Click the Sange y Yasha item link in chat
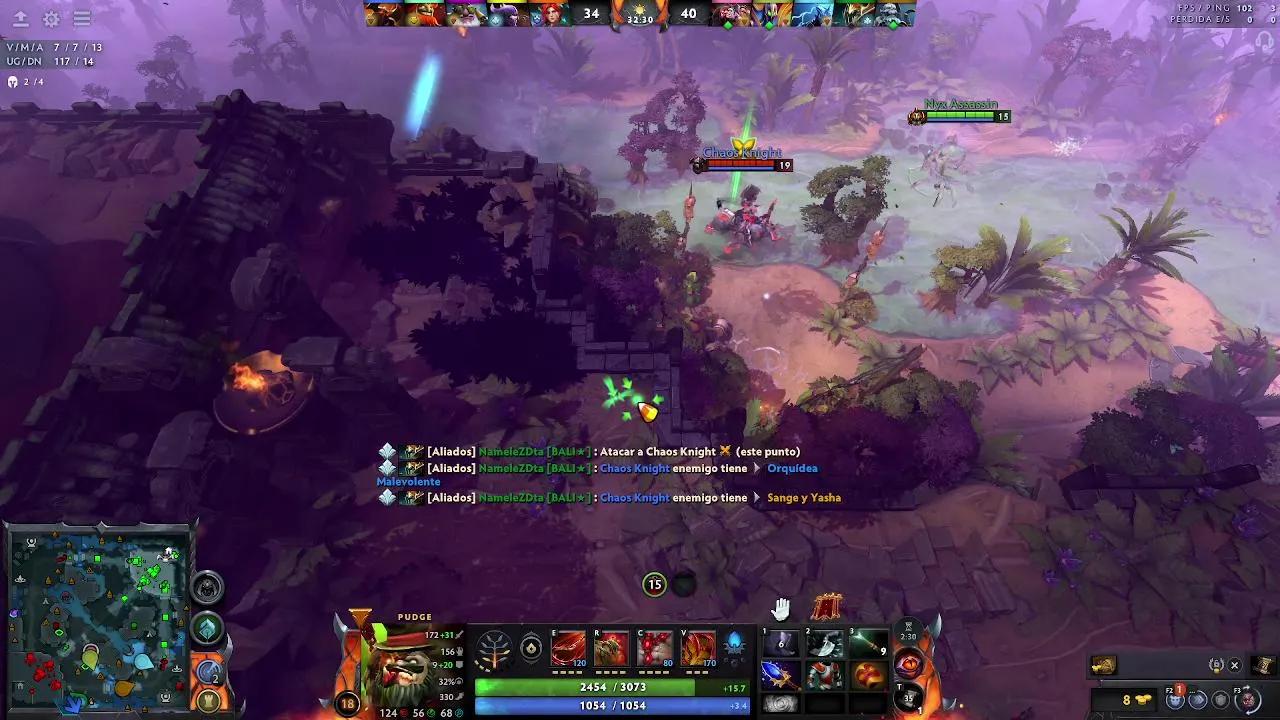The height and width of the screenshot is (720, 1280). coord(803,497)
